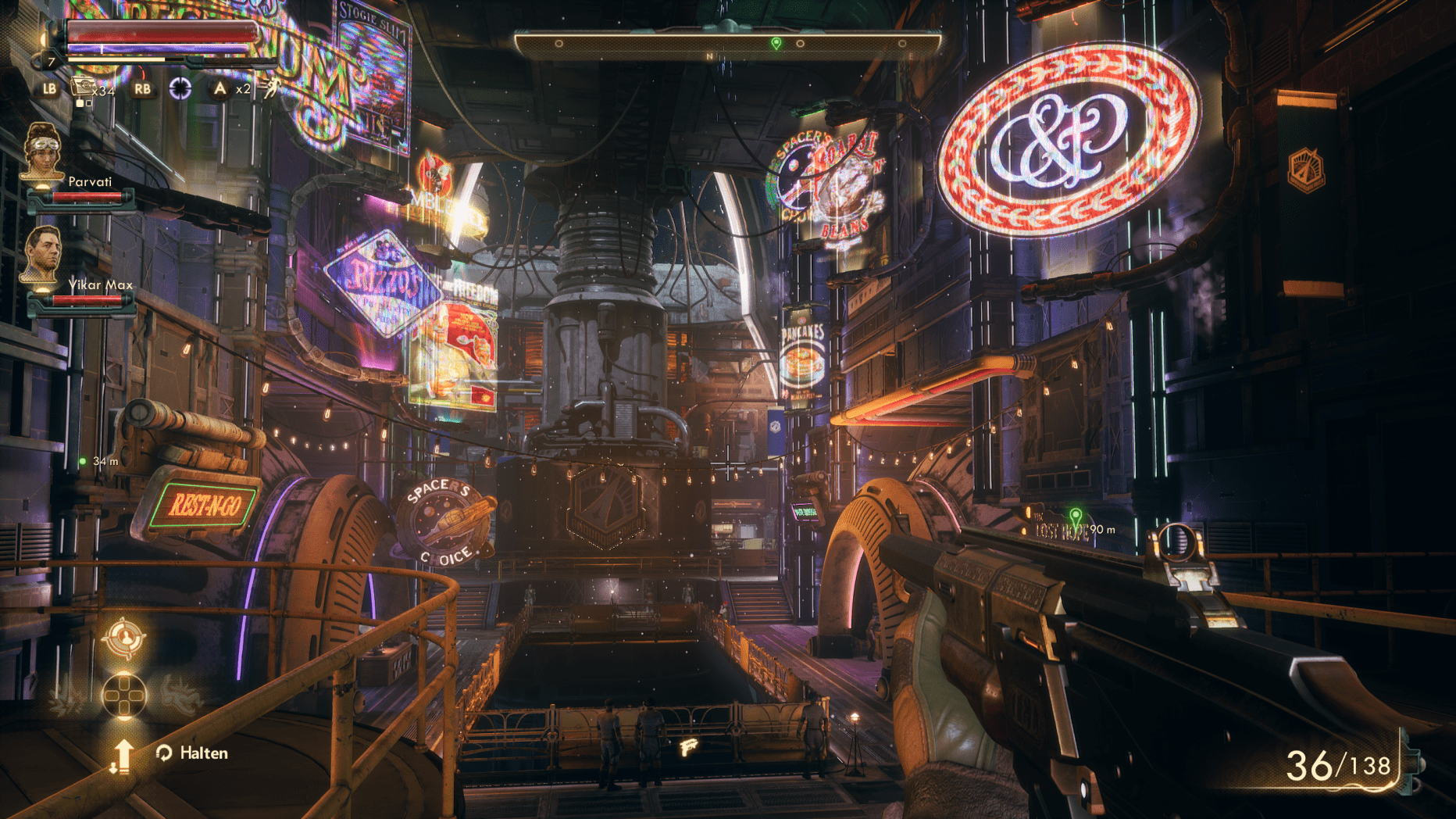Screen dimensions: 1456x819
Task: Select Vikar Max's companion portrait
Action: (x=42, y=254)
